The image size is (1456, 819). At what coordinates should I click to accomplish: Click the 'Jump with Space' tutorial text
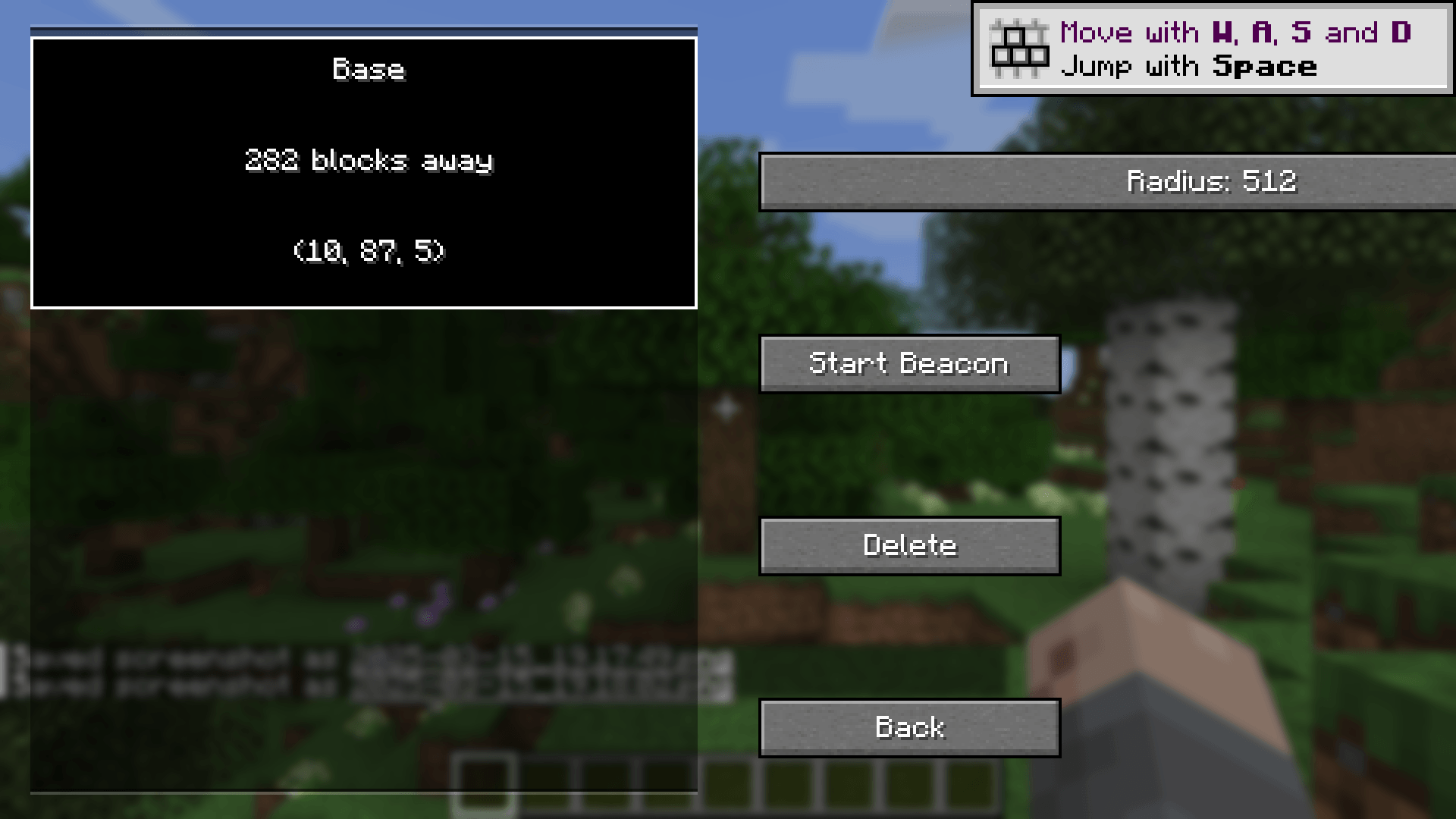pos(1191,65)
